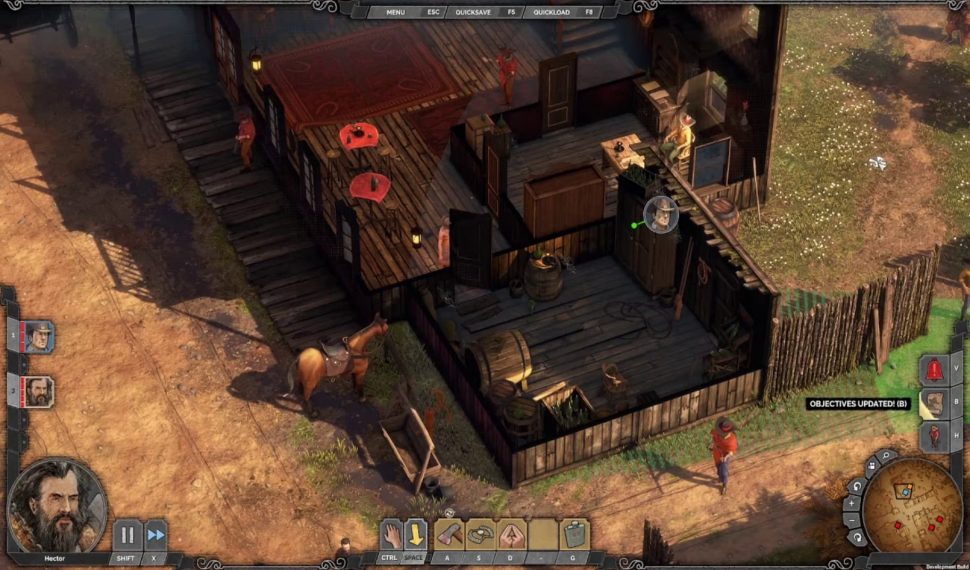Activate the hands whistle ability

(512, 534)
